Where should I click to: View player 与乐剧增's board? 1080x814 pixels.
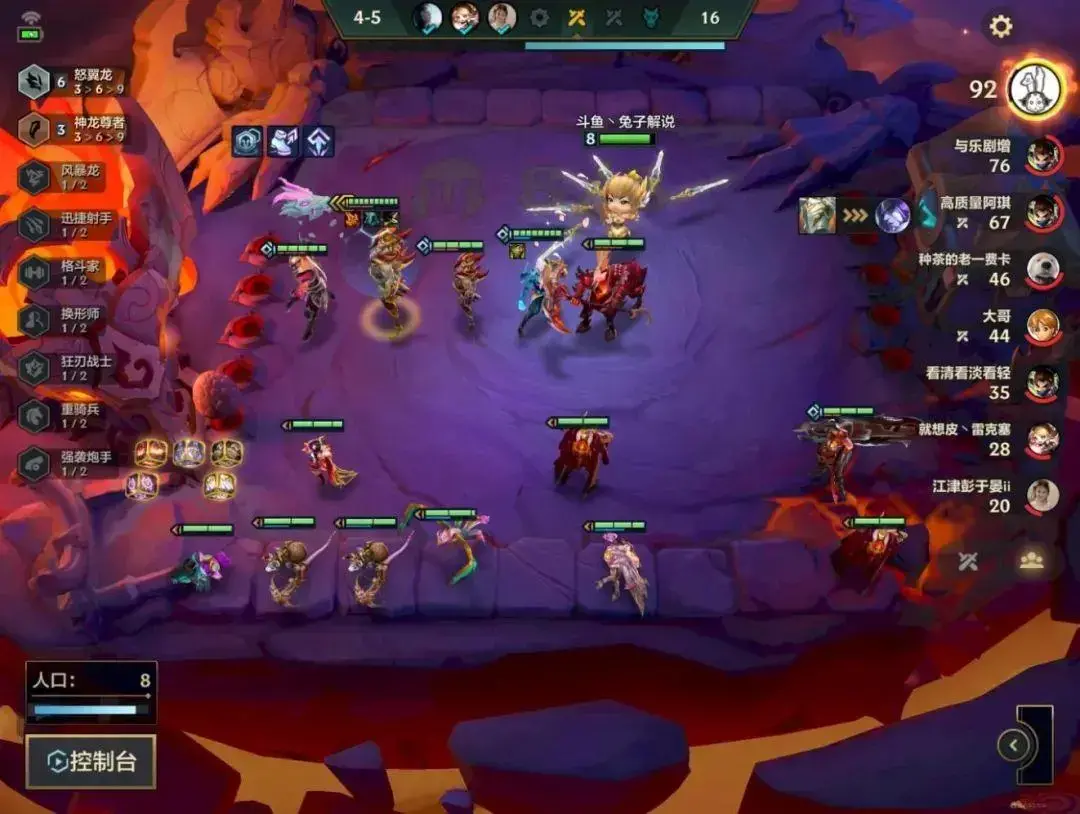(1042, 155)
